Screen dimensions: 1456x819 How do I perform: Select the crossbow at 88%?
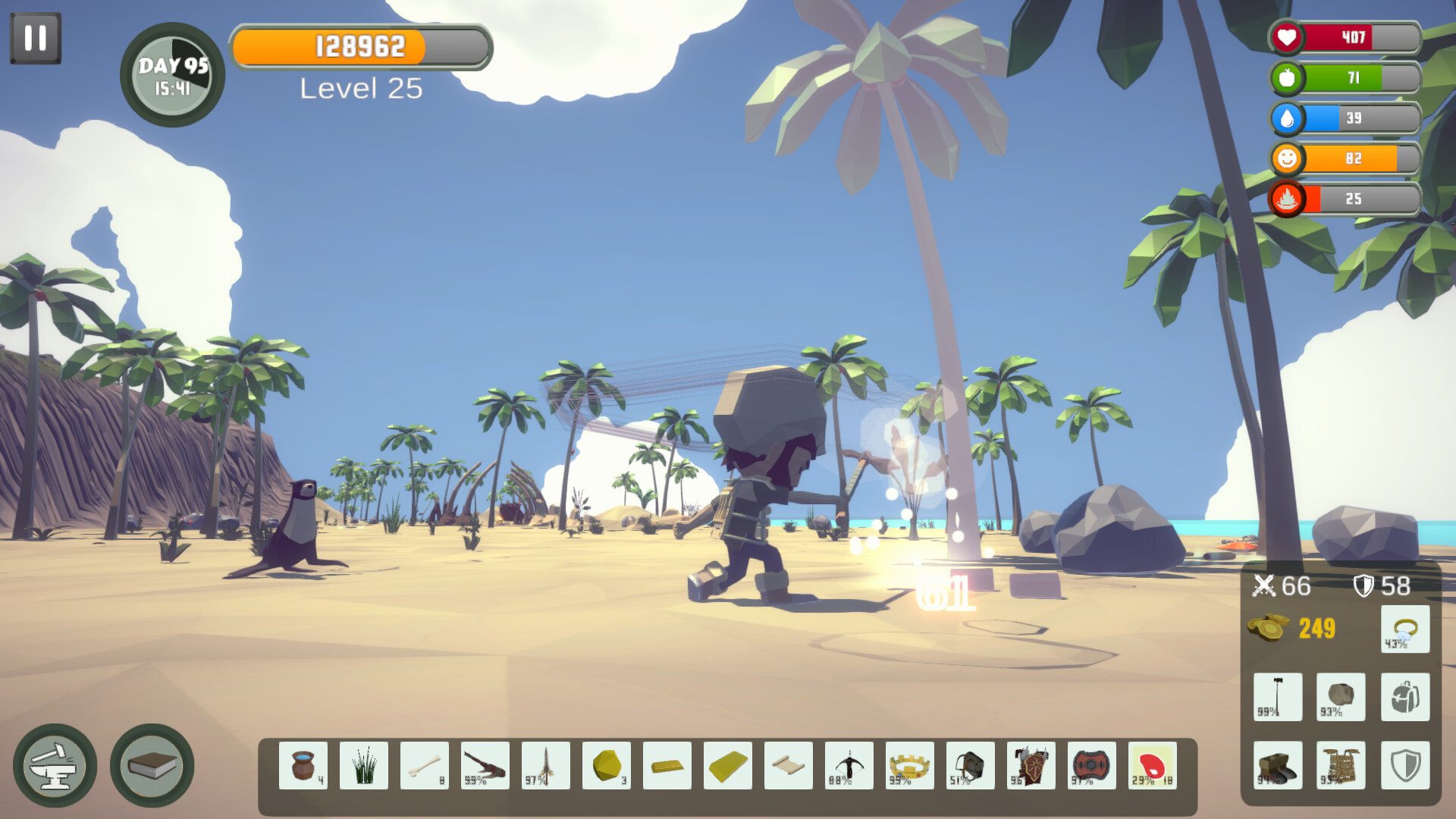tap(849, 767)
